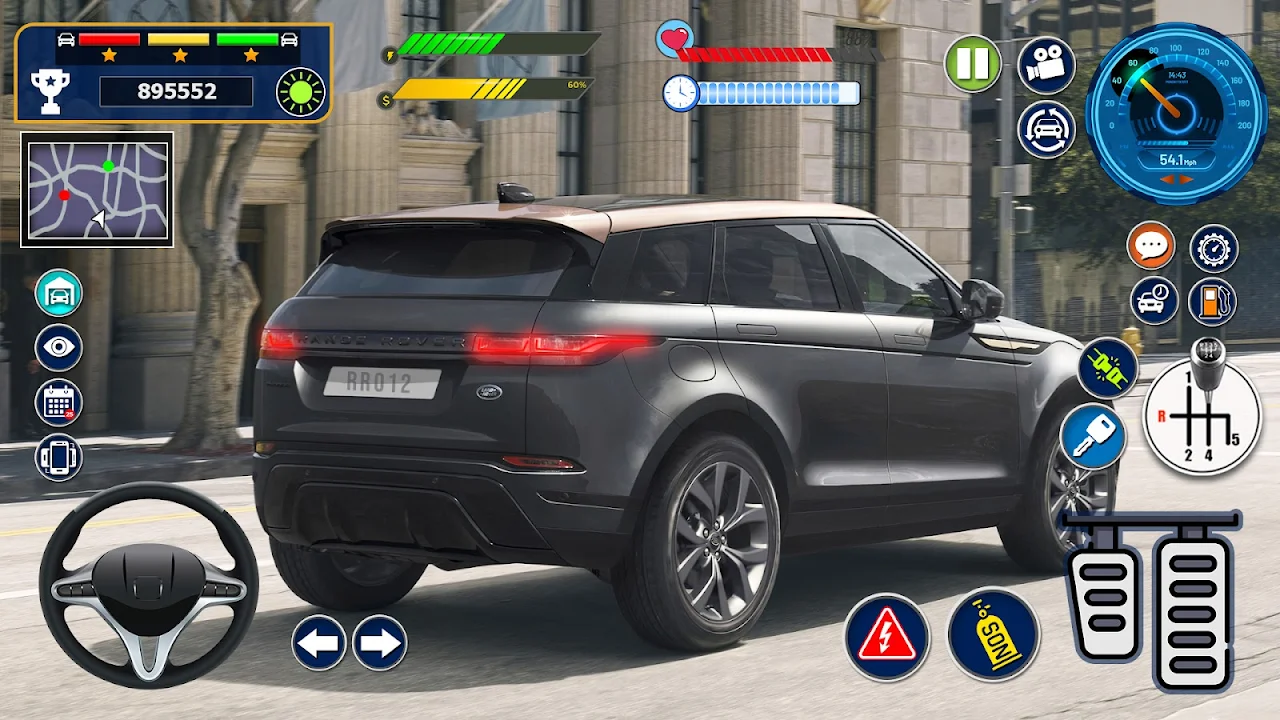This screenshot has height=720, width=1280.
Task: Tap the steering wheel control
Action: coord(148,585)
